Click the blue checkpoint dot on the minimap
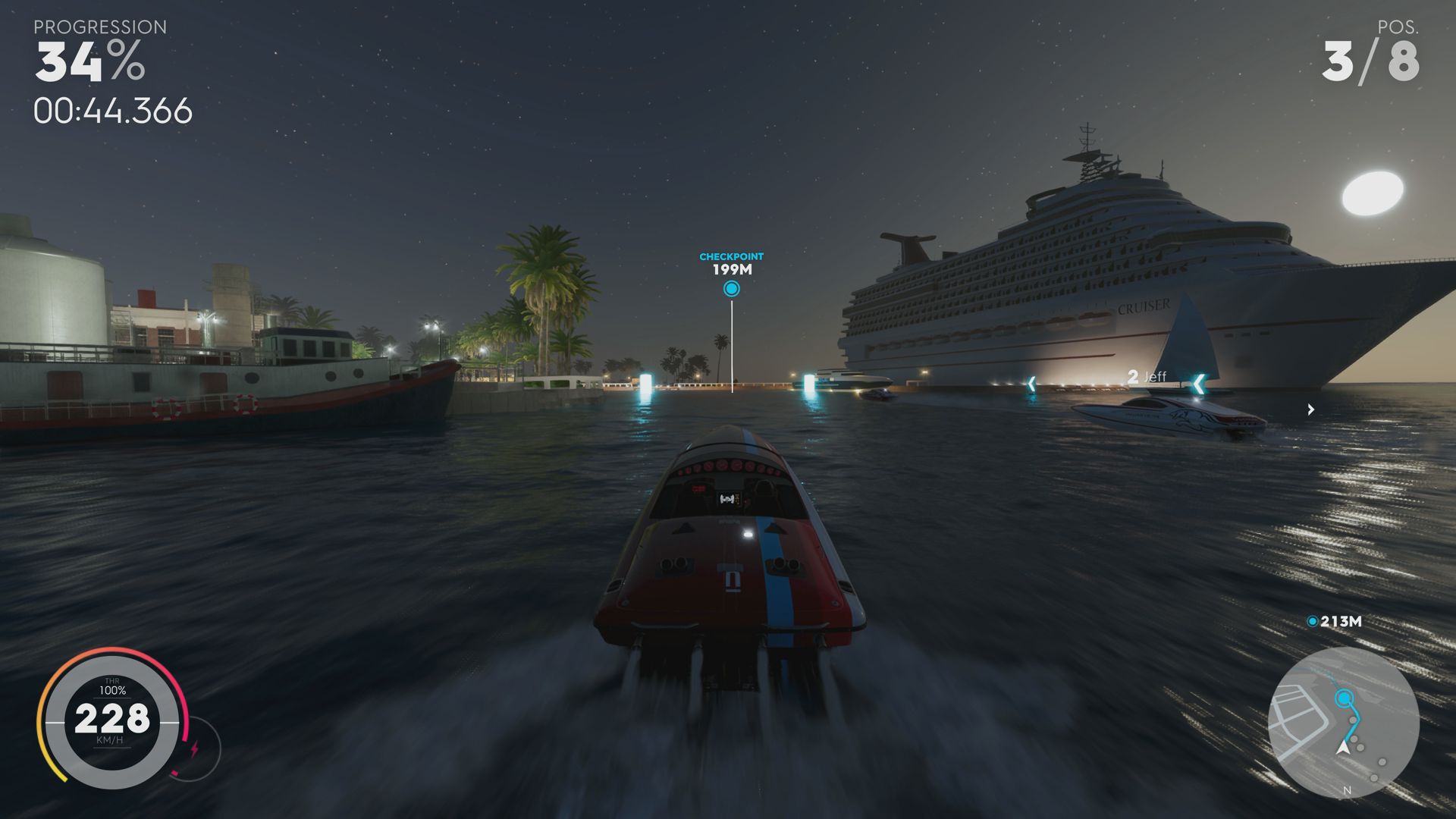1456x819 pixels. [1345, 698]
